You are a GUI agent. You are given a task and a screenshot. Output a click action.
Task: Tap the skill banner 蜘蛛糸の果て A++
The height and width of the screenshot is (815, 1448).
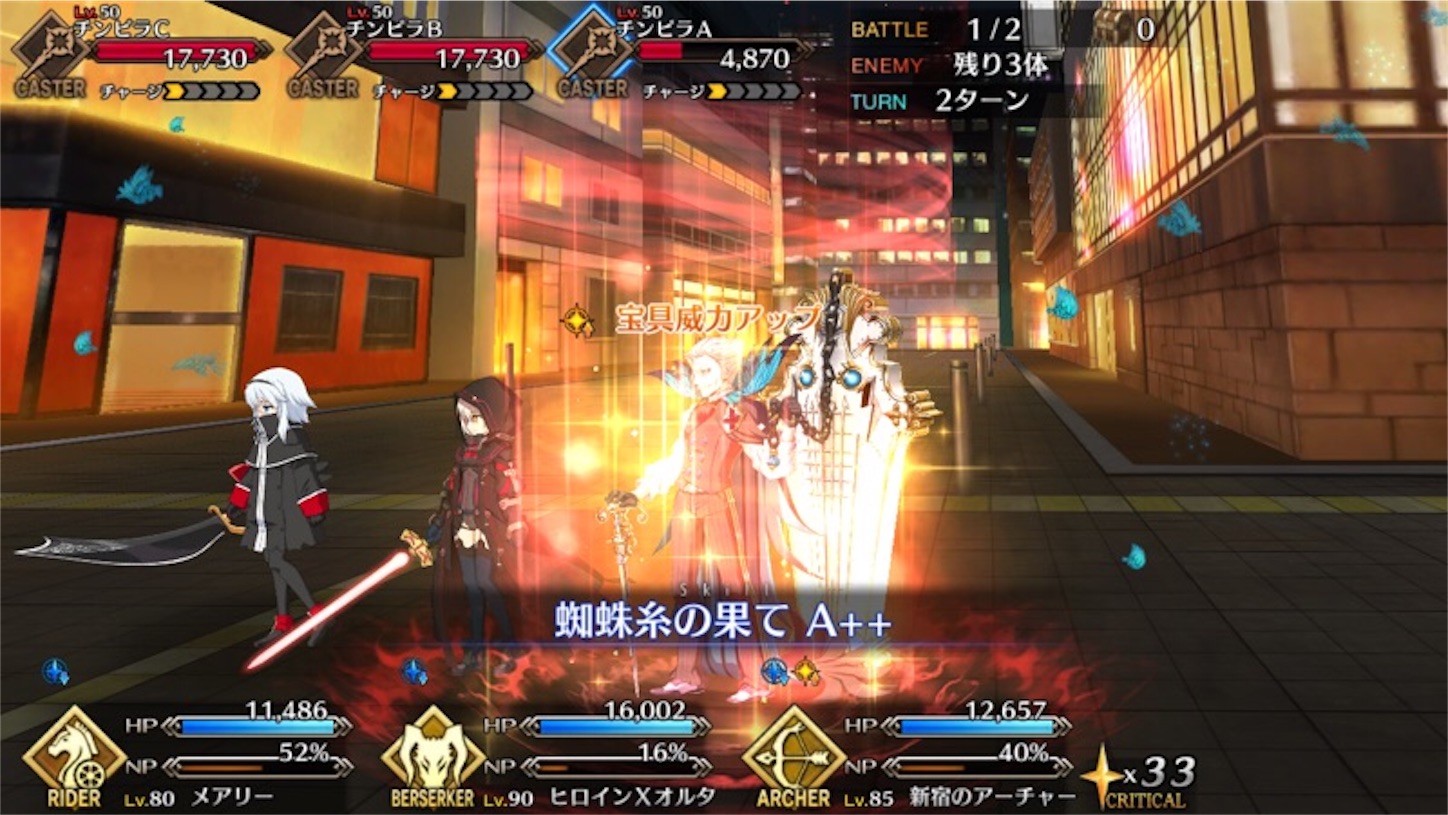(x=724, y=620)
